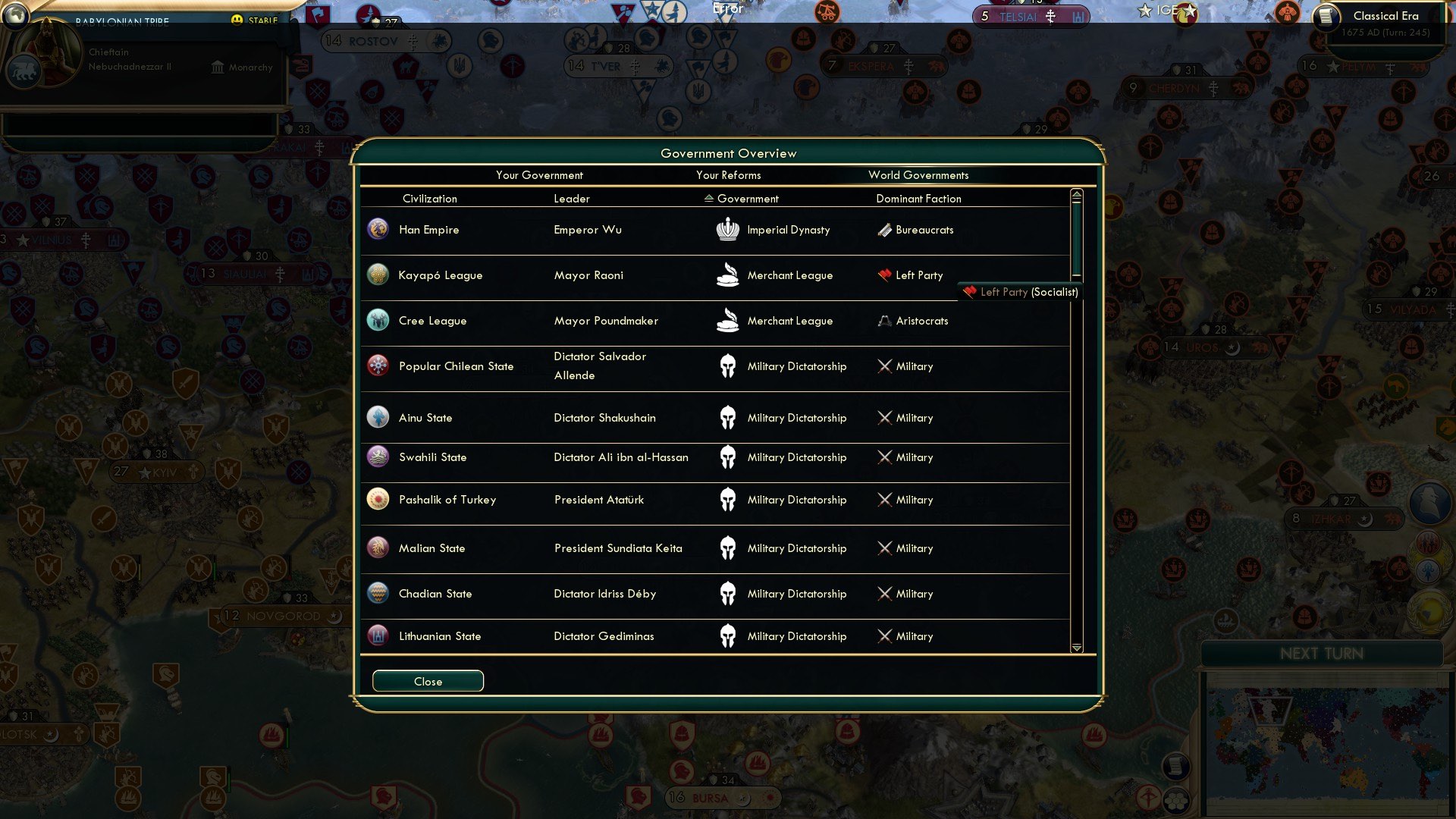Open the Your Government tab
Image resolution: width=1456 pixels, height=819 pixels.
point(539,174)
